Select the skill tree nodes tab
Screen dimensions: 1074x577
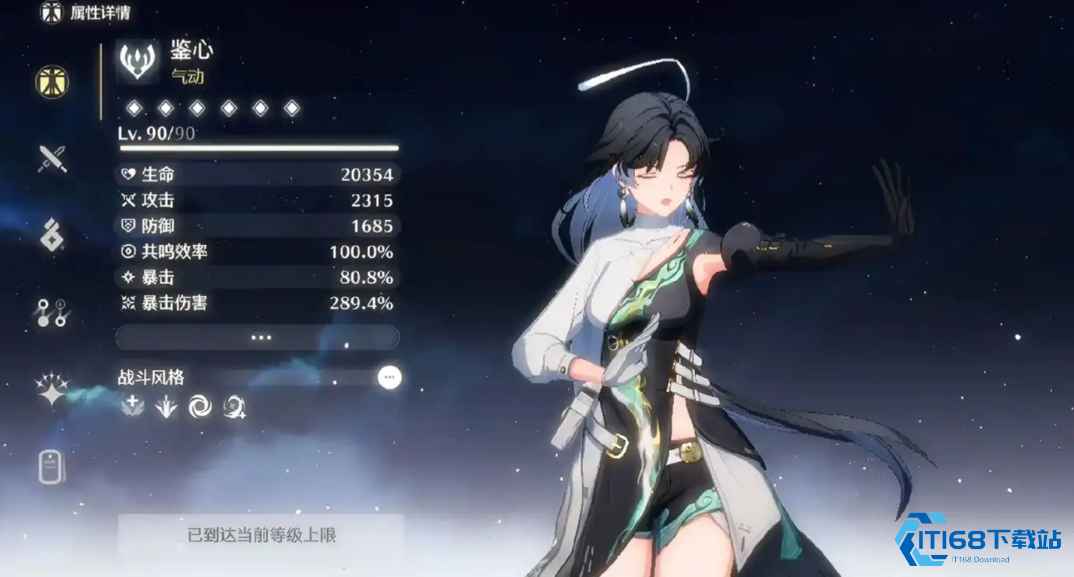tap(52, 312)
